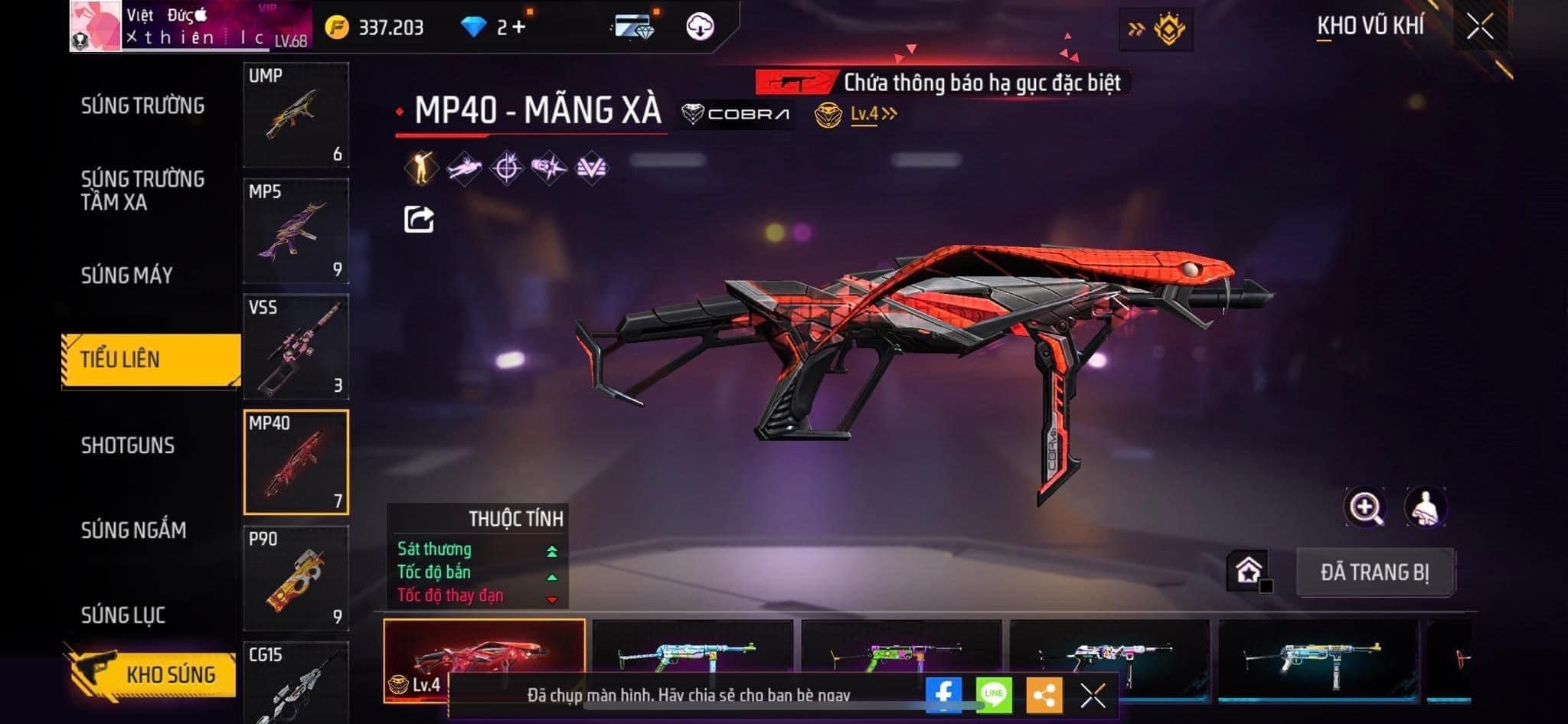Dismiss the screenshot share banner
This screenshot has height=724, width=1568.
tap(1093, 695)
